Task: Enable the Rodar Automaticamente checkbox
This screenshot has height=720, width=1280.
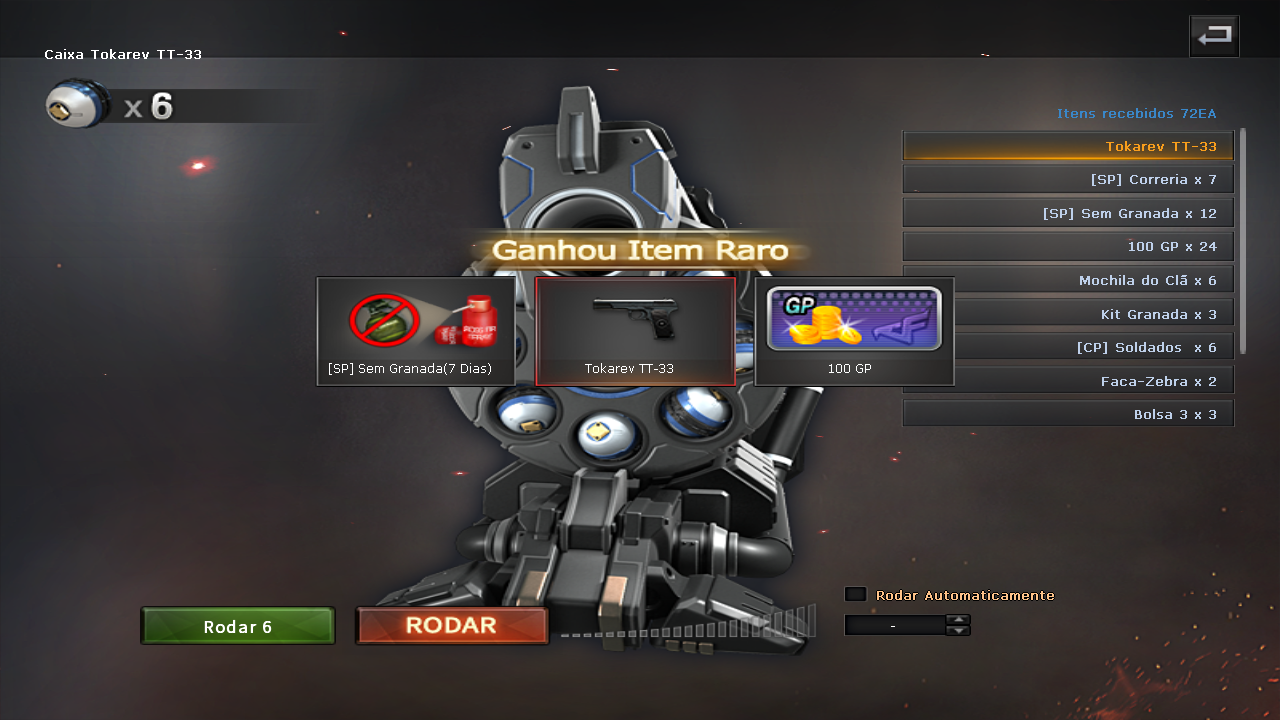Action: click(x=855, y=594)
